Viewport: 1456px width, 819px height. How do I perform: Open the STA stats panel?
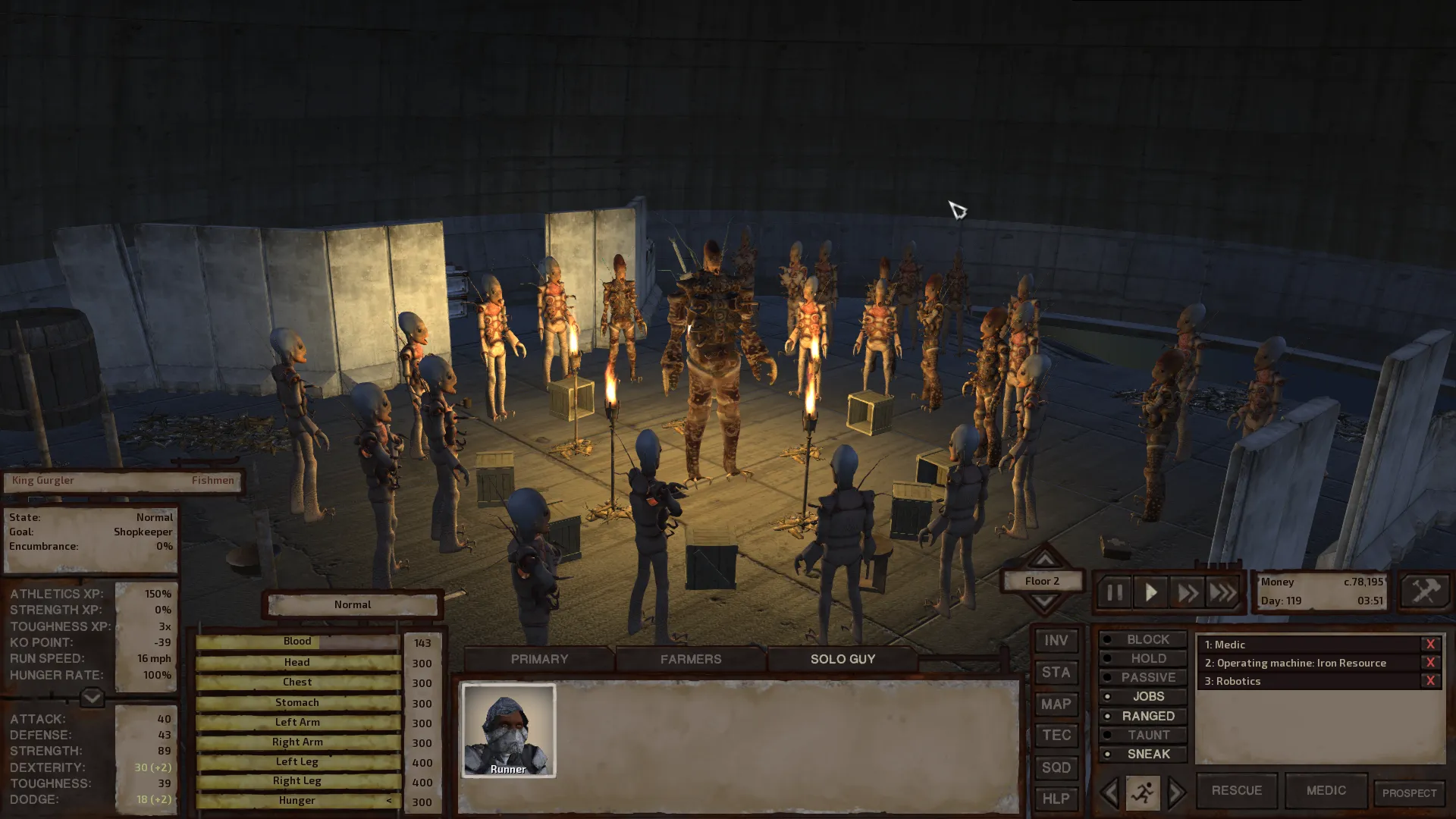pyautogui.click(x=1056, y=673)
